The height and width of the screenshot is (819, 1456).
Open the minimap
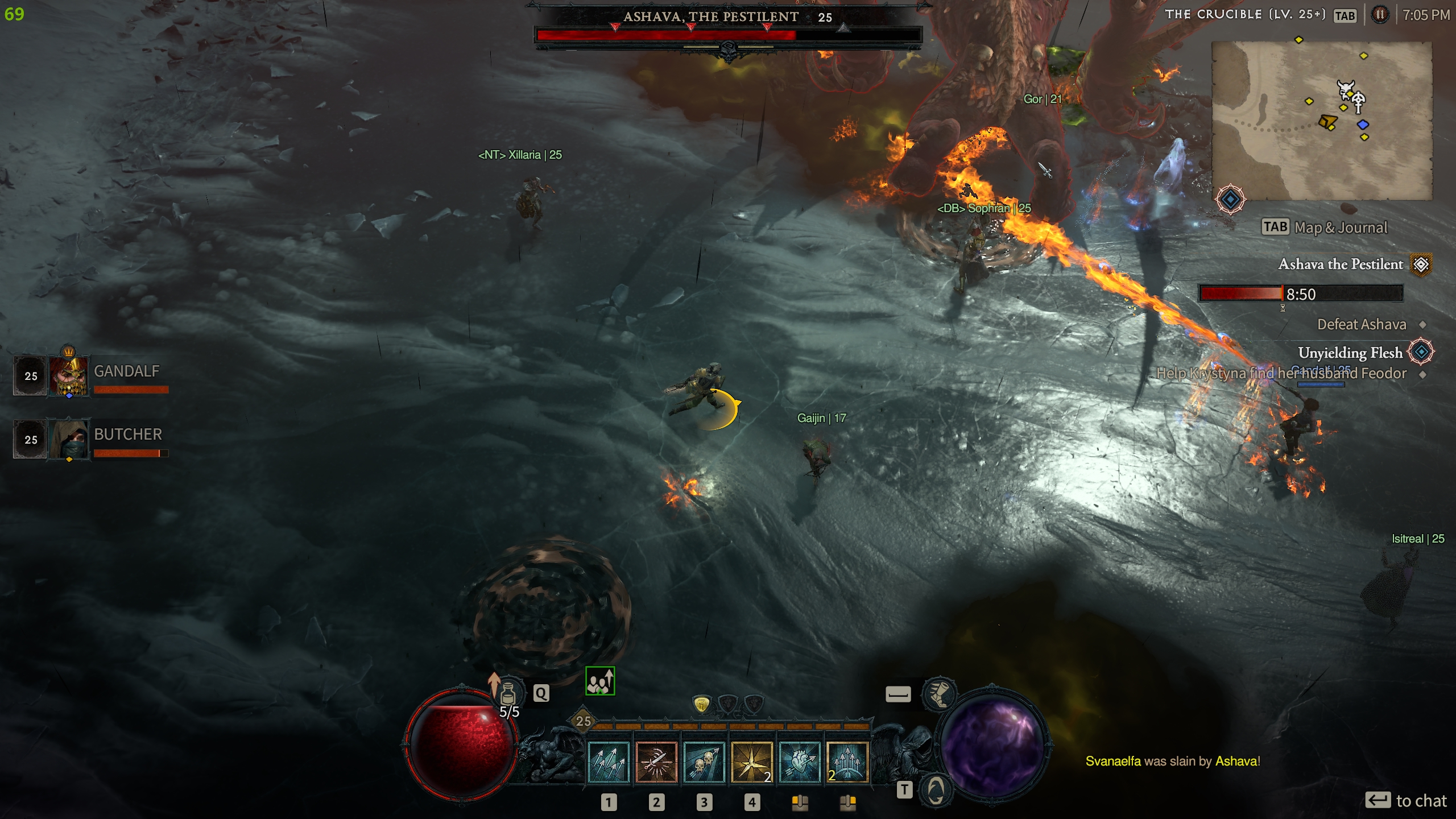[1322, 120]
